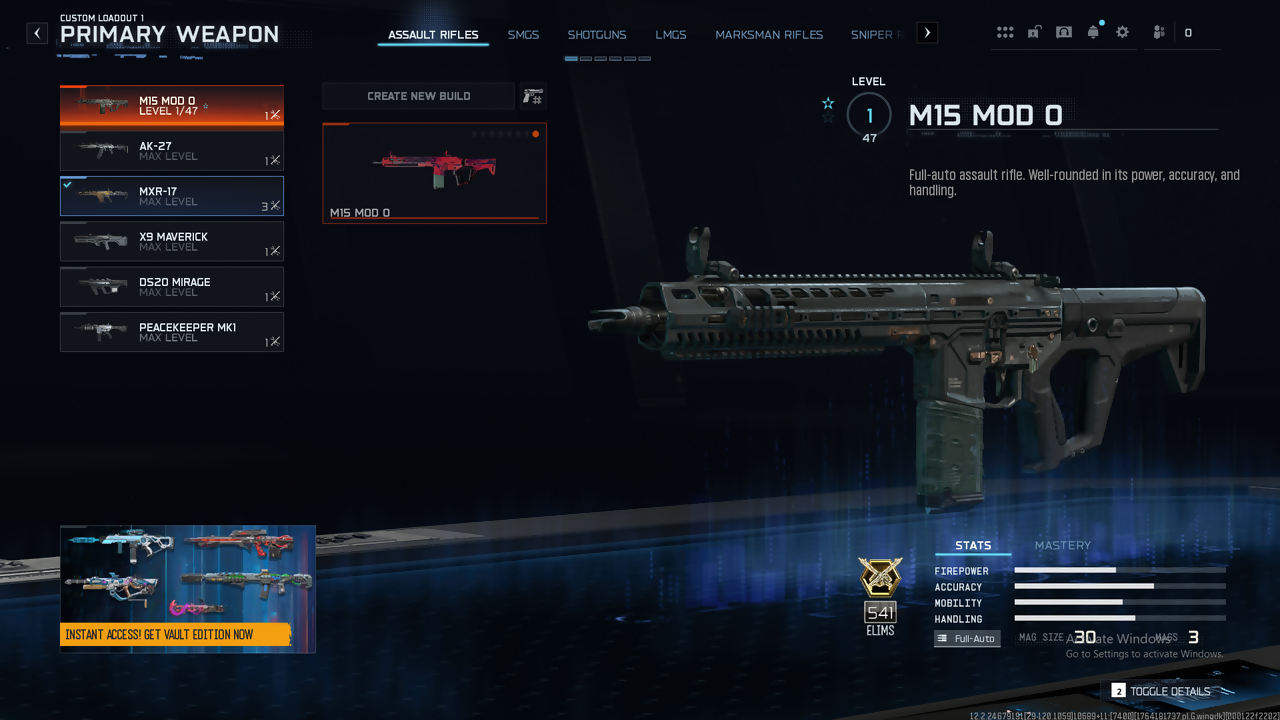Choose the DS20 Mirage rifle
This screenshot has width=1280, height=720.
click(x=172, y=287)
